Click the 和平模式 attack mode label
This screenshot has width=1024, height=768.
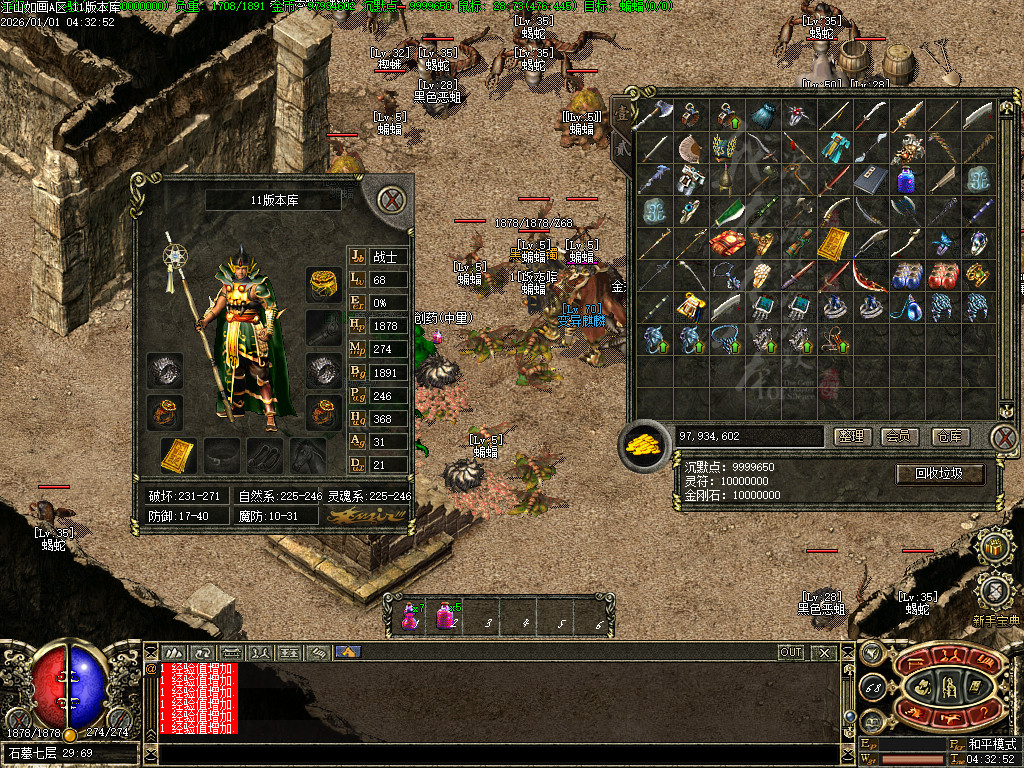point(991,744)
